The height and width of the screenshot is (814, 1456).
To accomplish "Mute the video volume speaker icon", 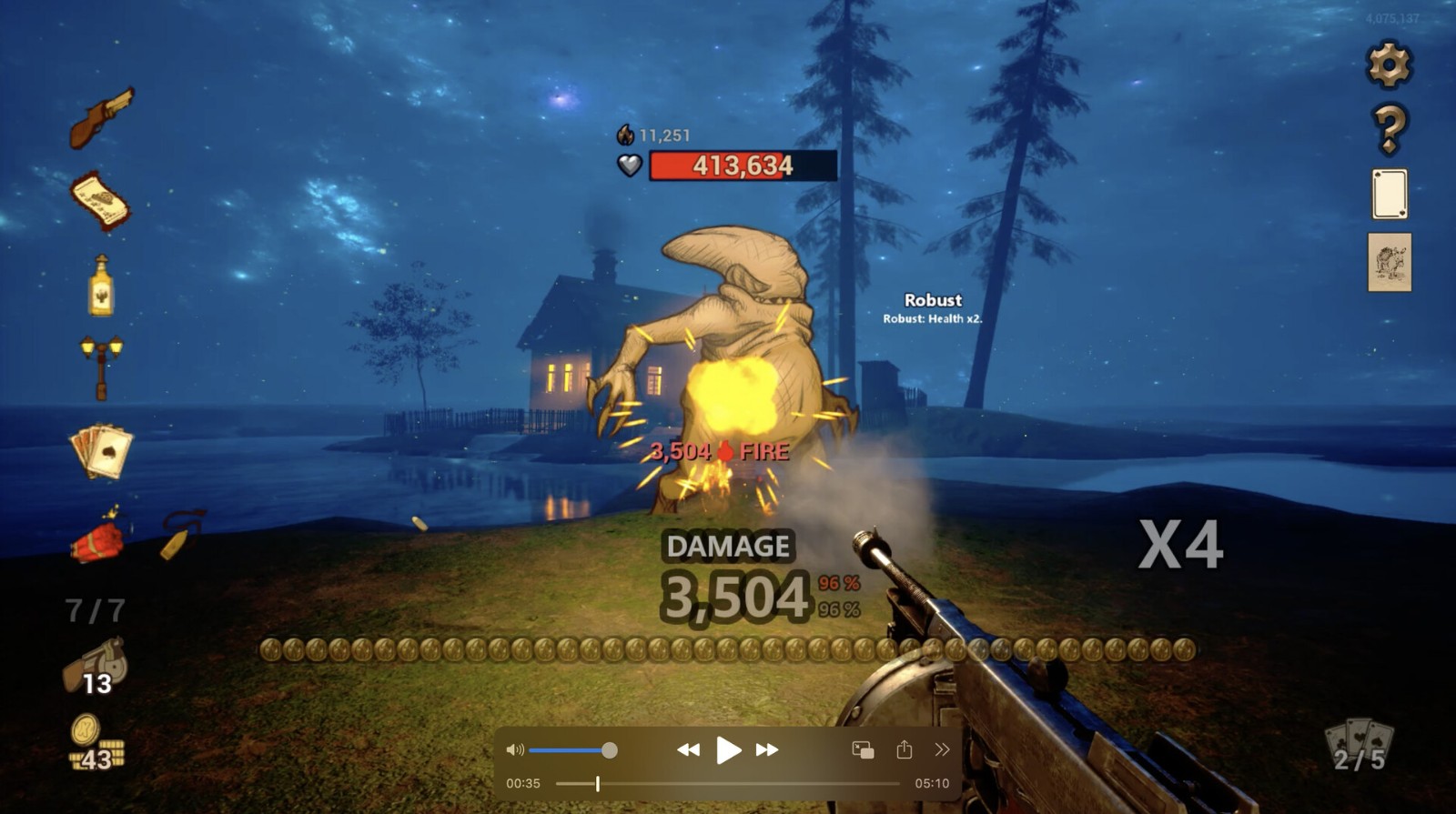I will [516, 749].
